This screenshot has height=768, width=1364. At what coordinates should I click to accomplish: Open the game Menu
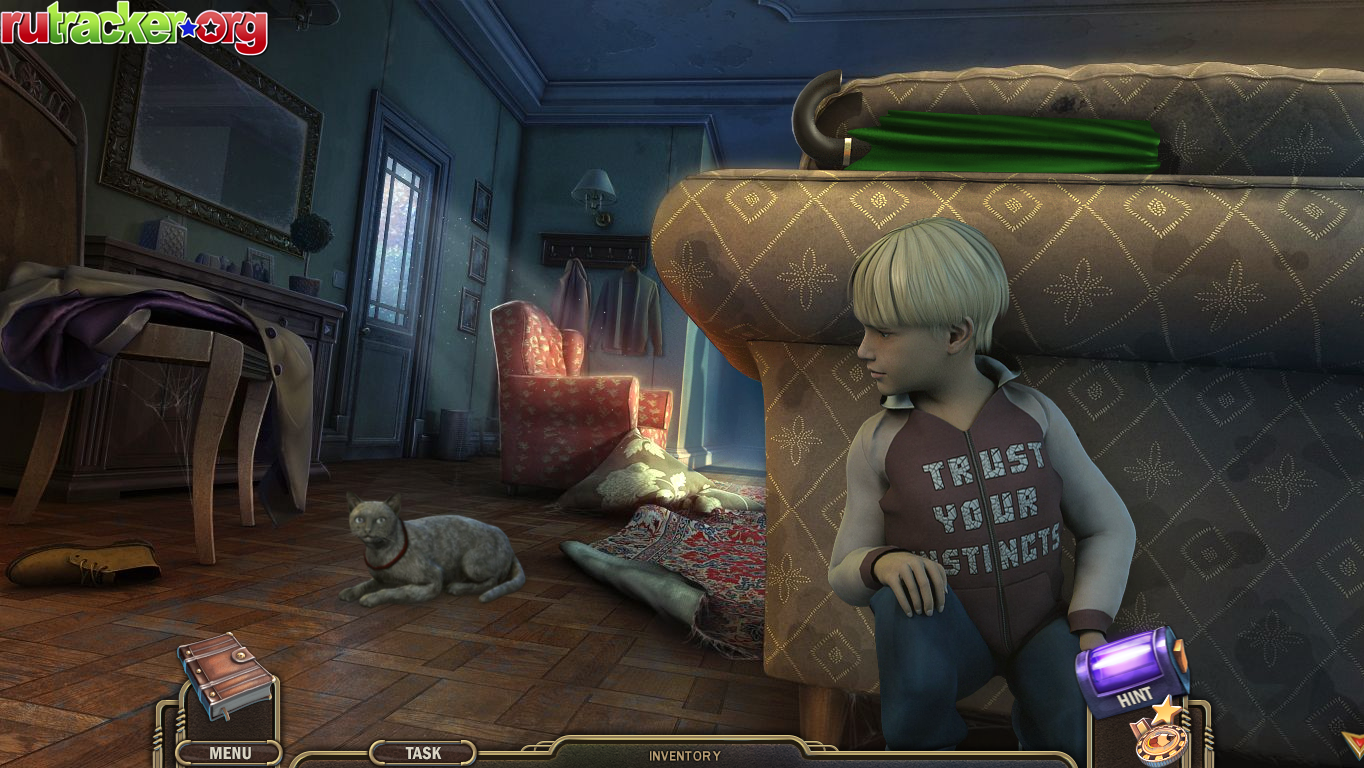coord(229,753)
